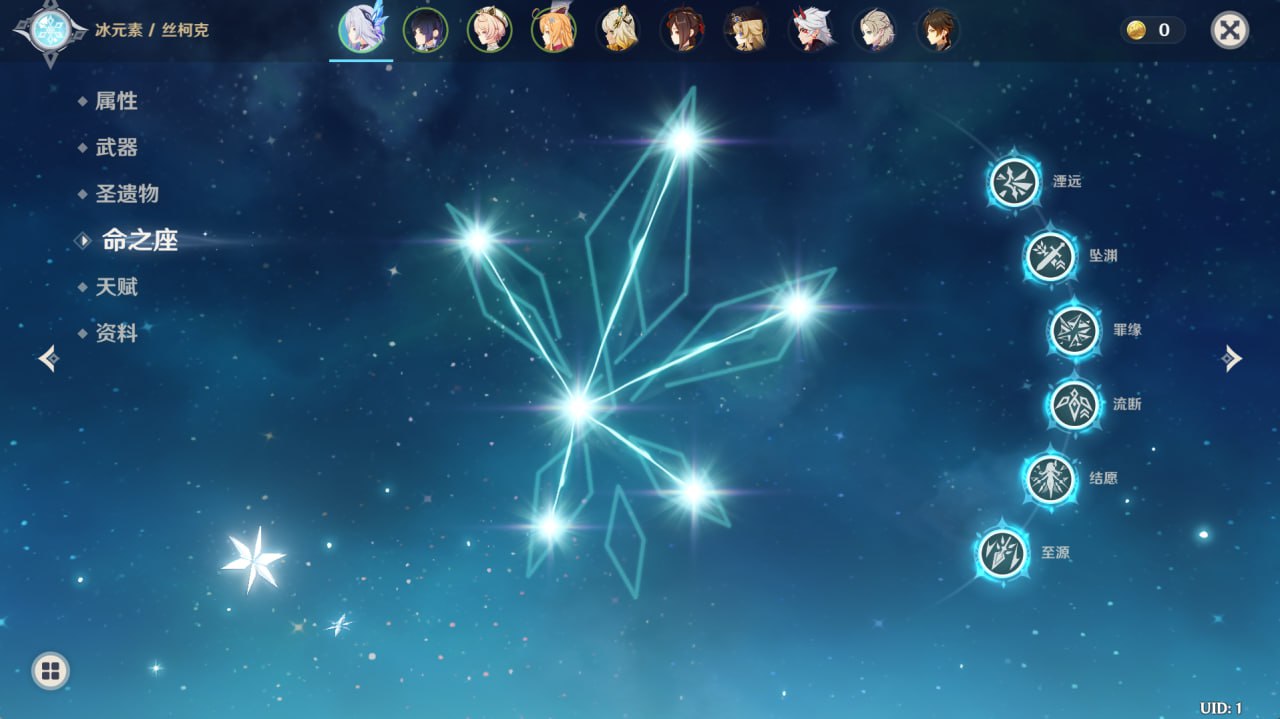
Task: Go to the 天赋 talents page
Action: (x=116, y=287)
